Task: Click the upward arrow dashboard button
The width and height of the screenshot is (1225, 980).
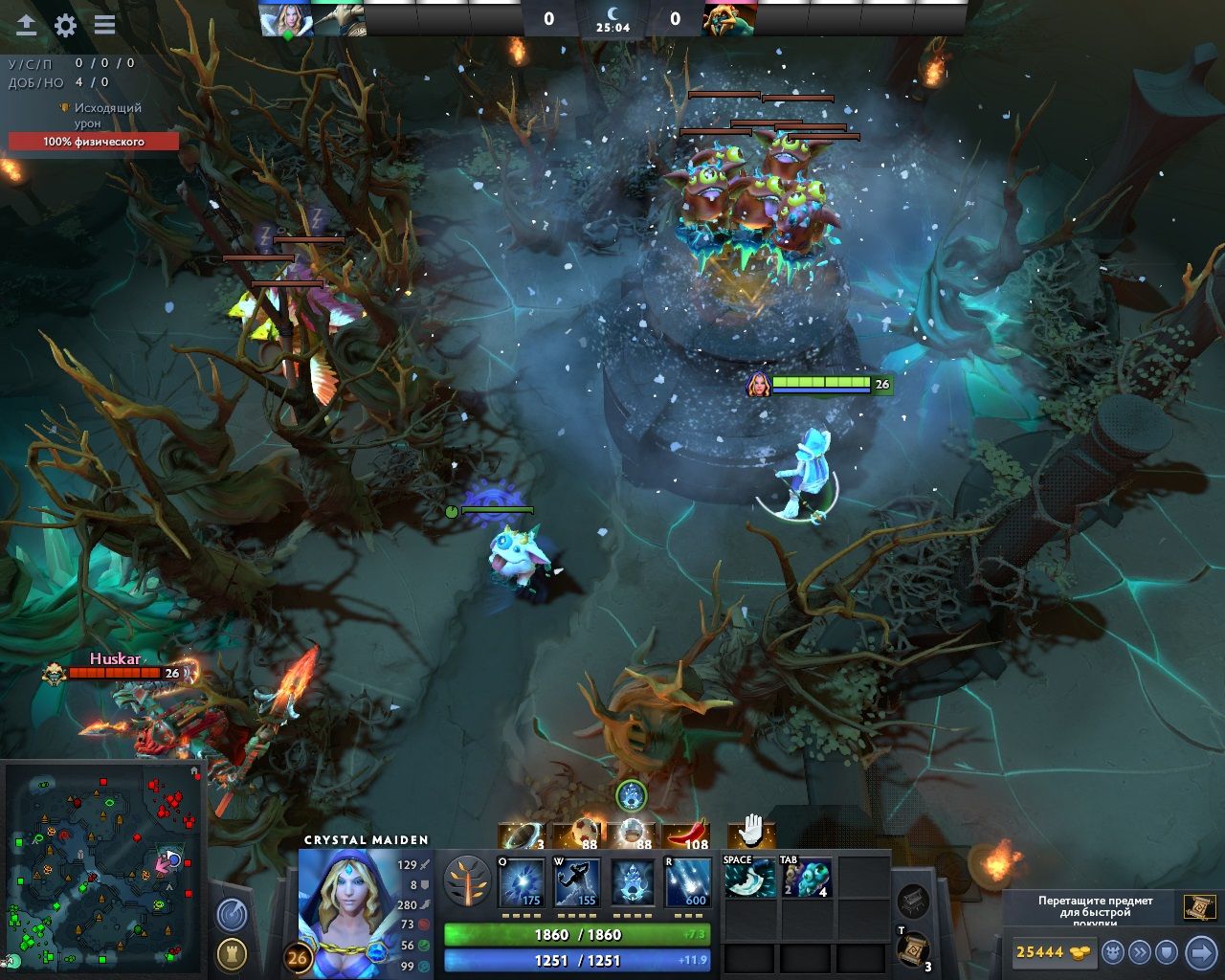Action: [26, 26]
